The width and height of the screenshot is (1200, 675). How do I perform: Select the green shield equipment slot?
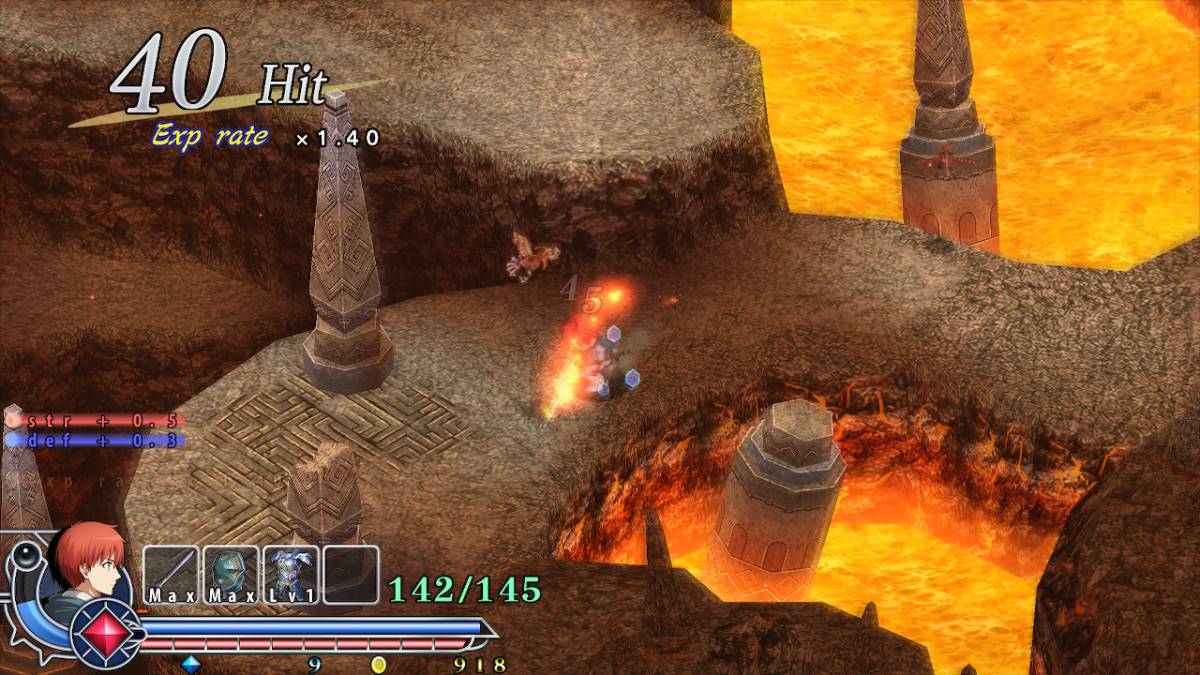[x=231, y=574]
